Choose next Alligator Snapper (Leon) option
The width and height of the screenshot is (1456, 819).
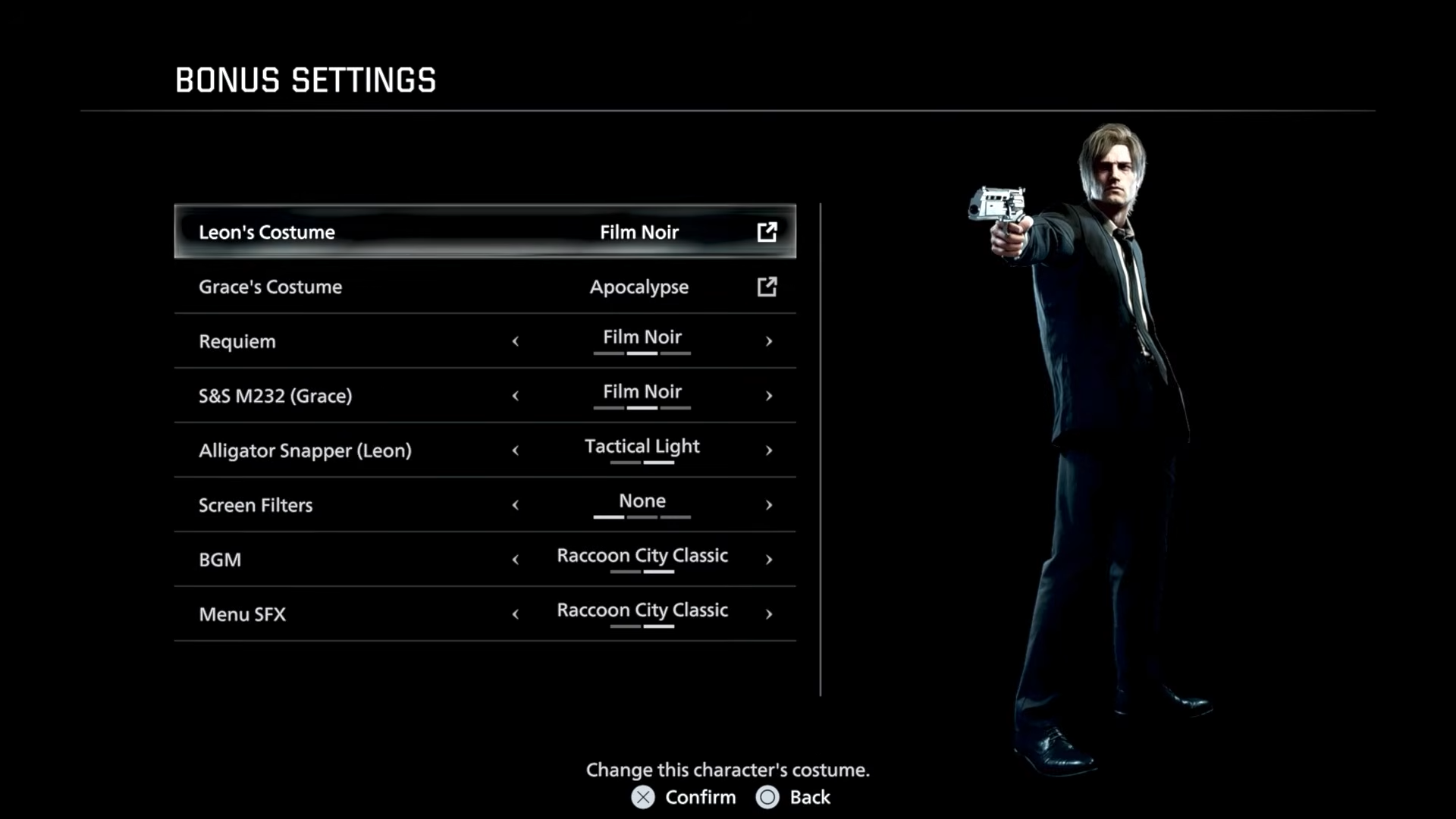pos(769,450)
